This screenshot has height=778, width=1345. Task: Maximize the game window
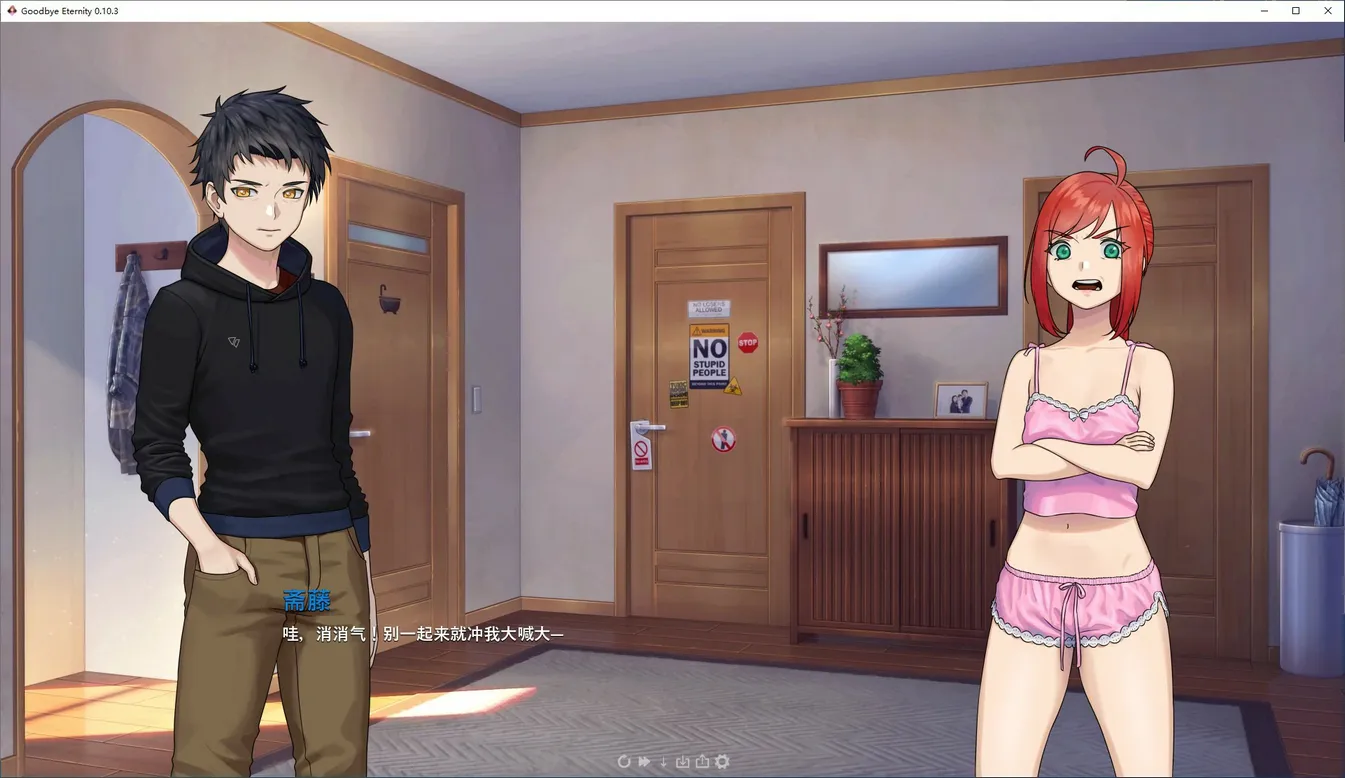tap(1296, 11)
